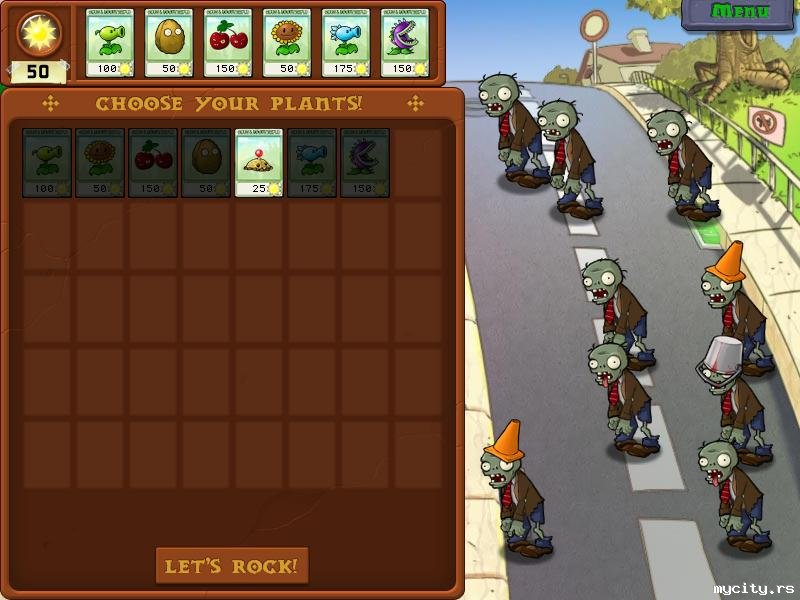Remove Cherry Bomb from the seed tray
This screenshot has height=600, width=800.
click(x=229, y=42)
